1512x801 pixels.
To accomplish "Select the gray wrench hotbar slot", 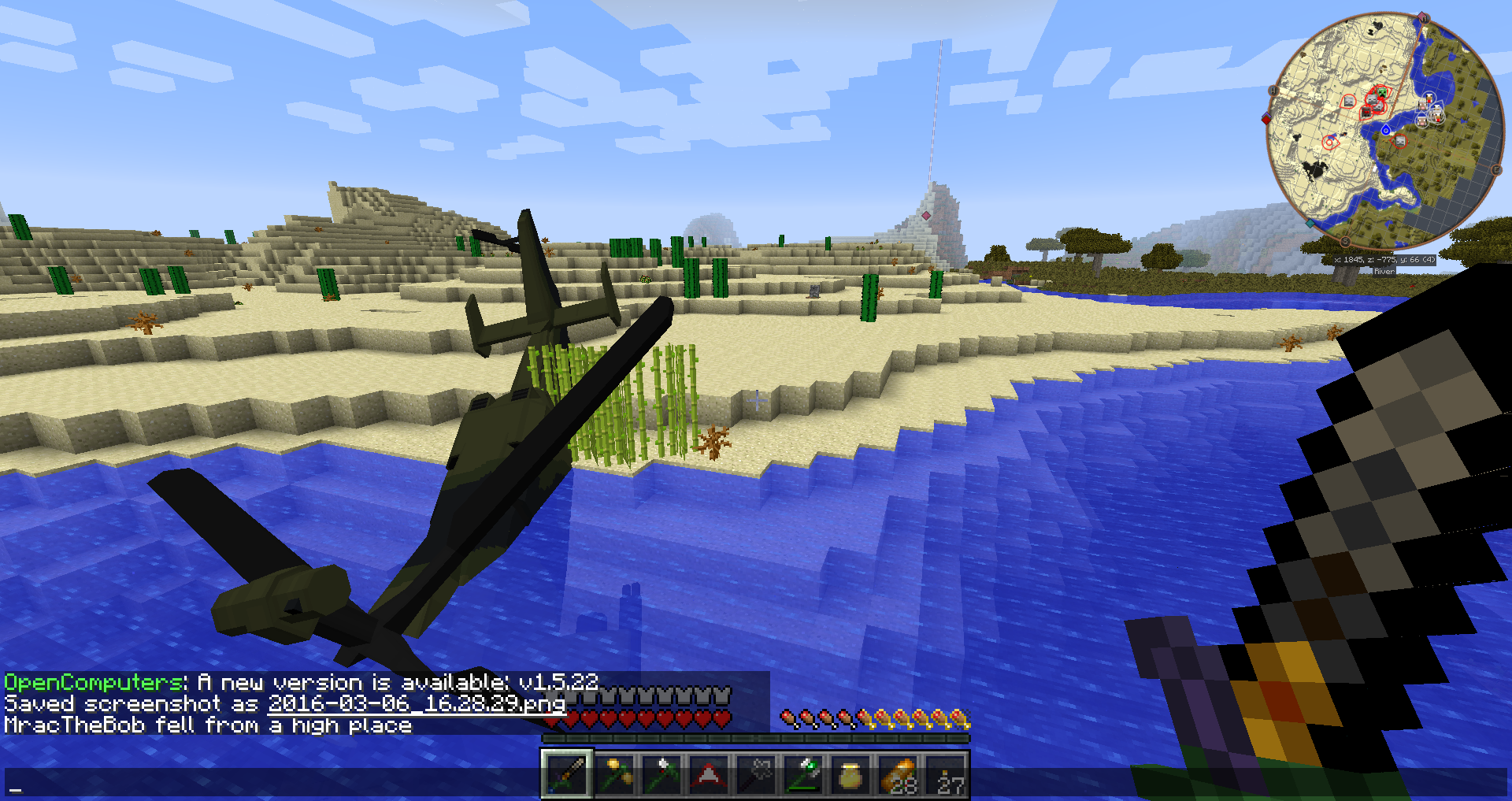I will pos(756,774).
